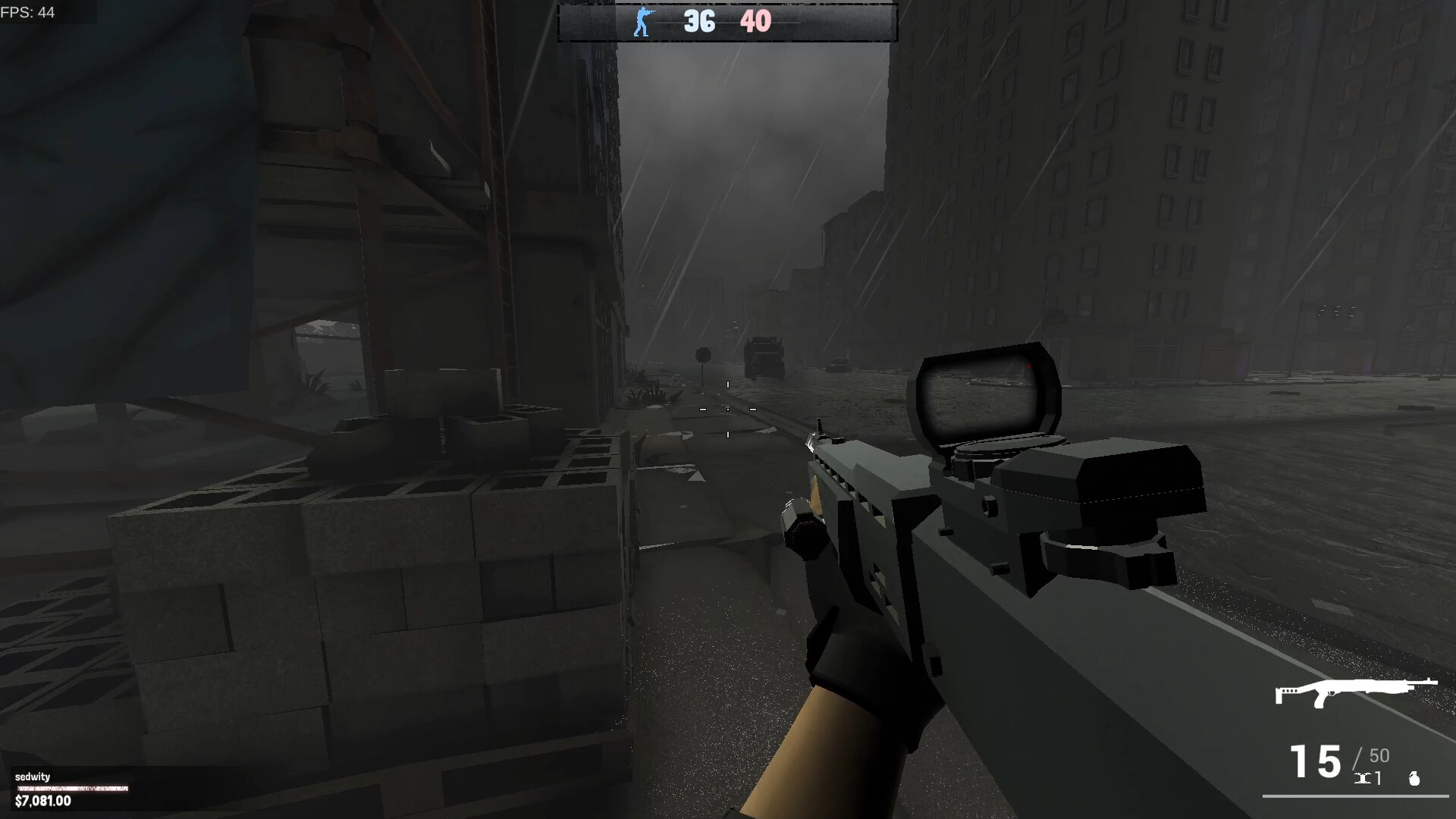The height and width of the screenshot is (819, 1456).
Task: Click the grenade icon
Action: 1414,778
